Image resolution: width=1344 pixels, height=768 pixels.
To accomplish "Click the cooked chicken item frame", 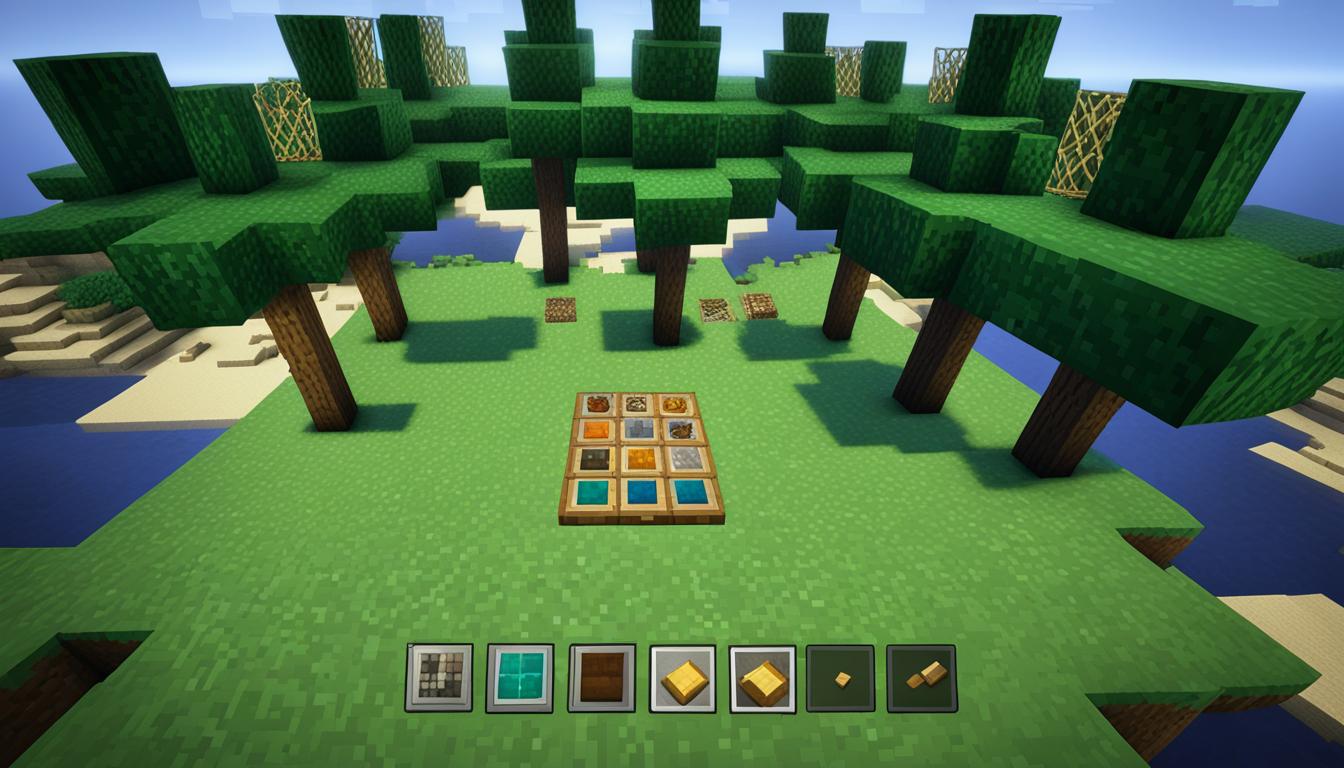I will click(x=597, y=404).
